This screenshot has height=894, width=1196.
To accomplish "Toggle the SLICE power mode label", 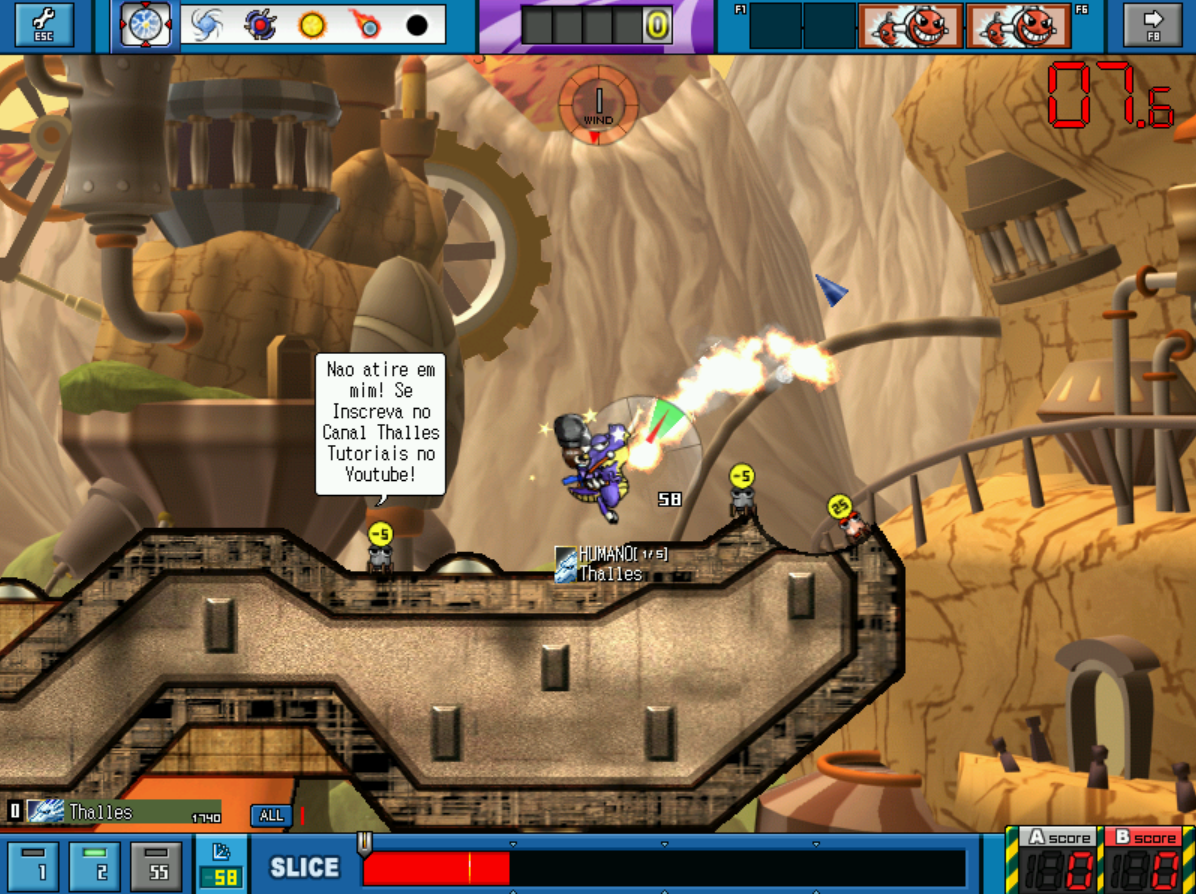I will click(x=304, y=867).
